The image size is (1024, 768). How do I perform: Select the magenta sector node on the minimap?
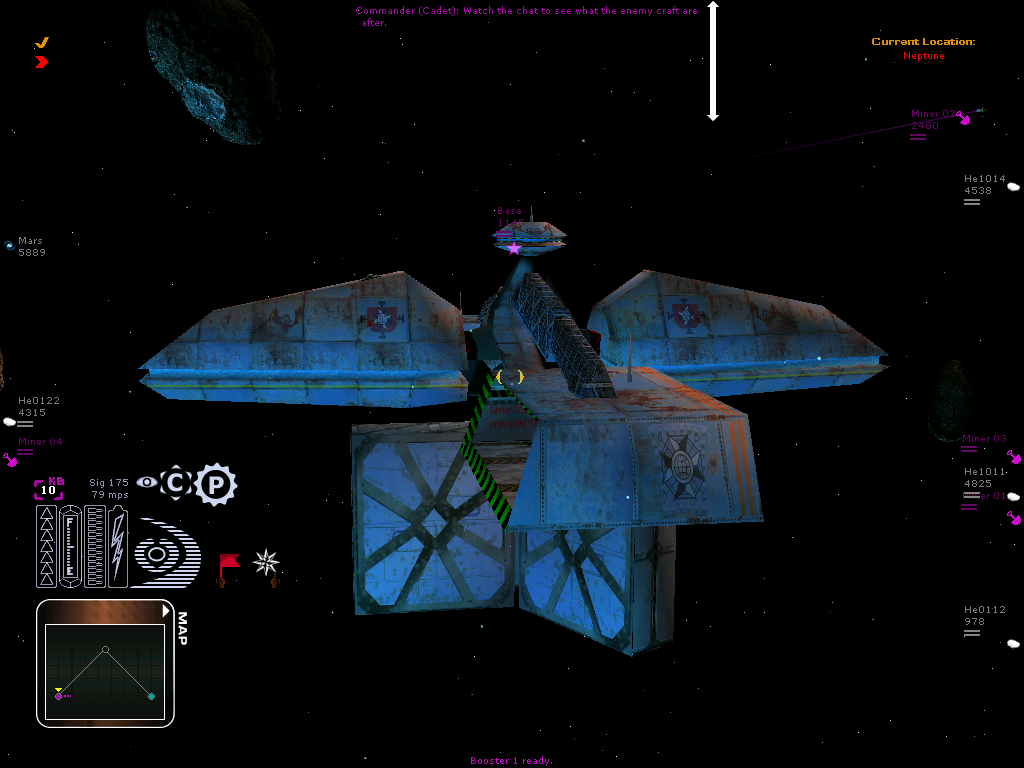(59, 696)
